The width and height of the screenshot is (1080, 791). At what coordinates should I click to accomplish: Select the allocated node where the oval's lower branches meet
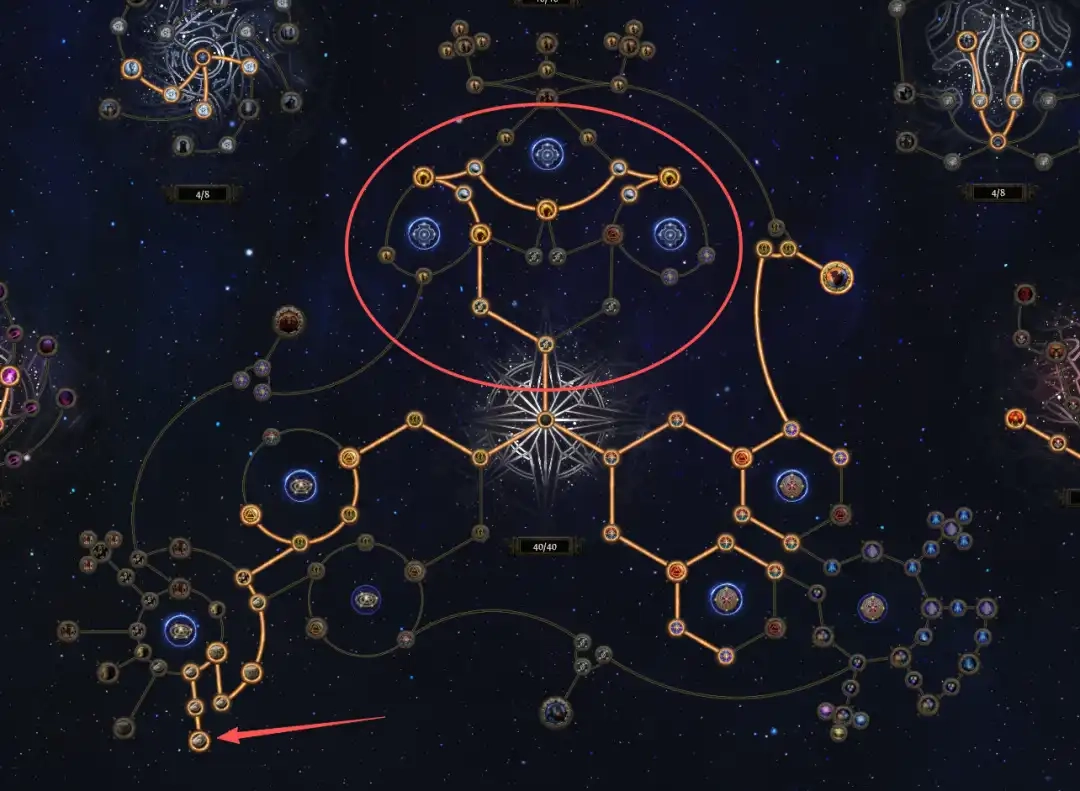(x=545, y=345)
